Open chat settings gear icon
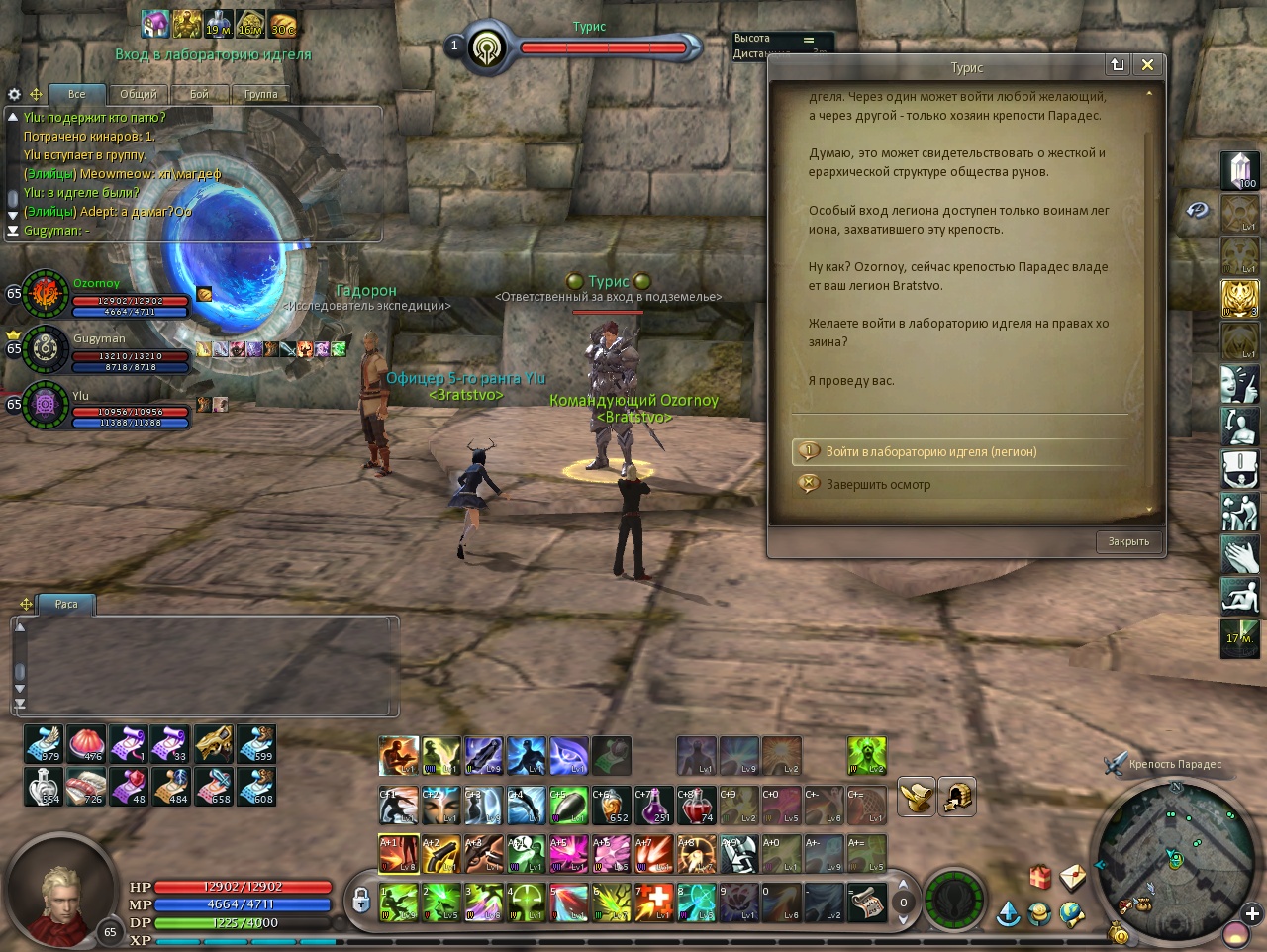 pyautogui.click(x=14, y=94)
